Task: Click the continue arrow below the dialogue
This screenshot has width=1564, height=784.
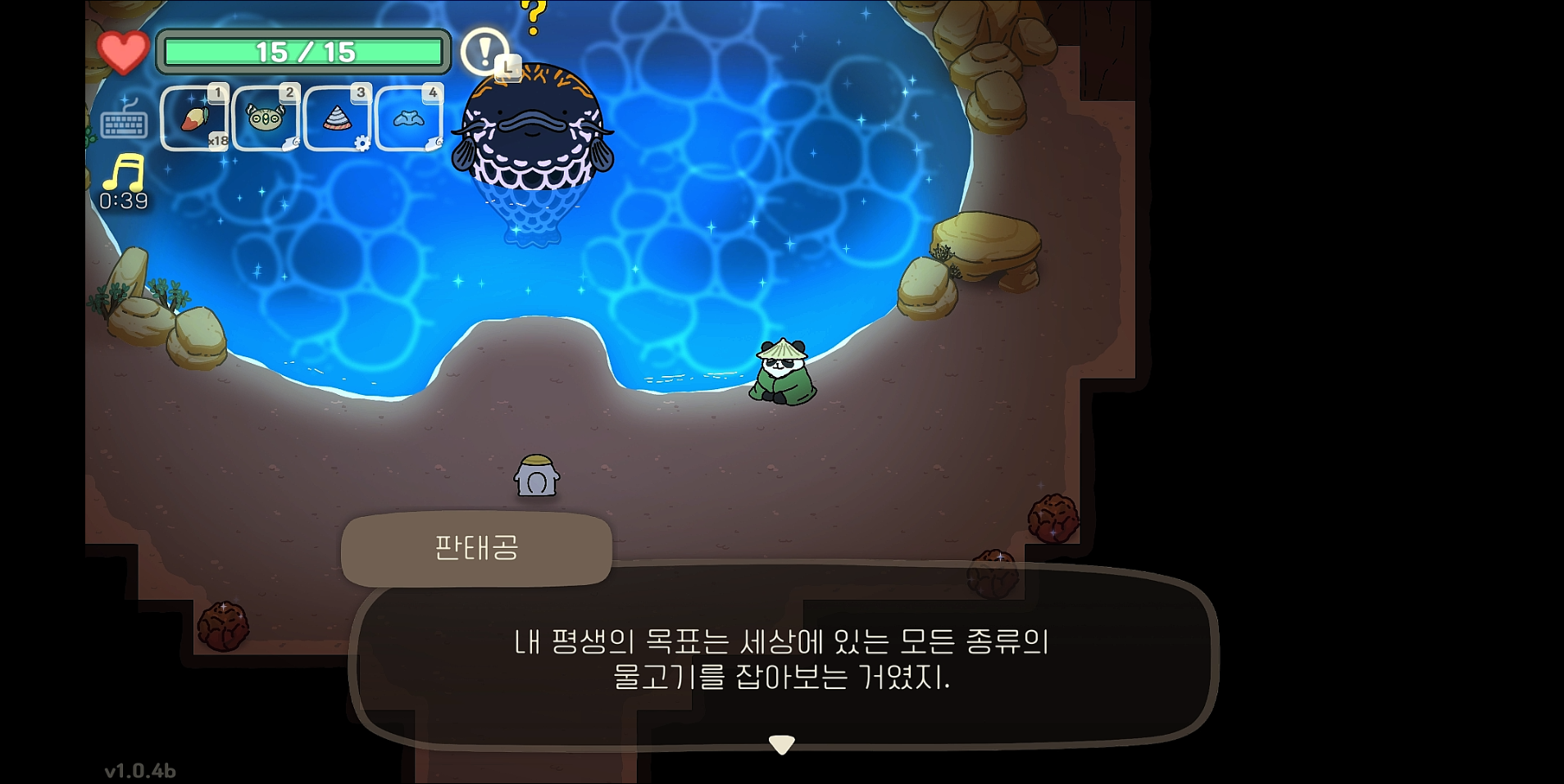Action: coord(783,744)
